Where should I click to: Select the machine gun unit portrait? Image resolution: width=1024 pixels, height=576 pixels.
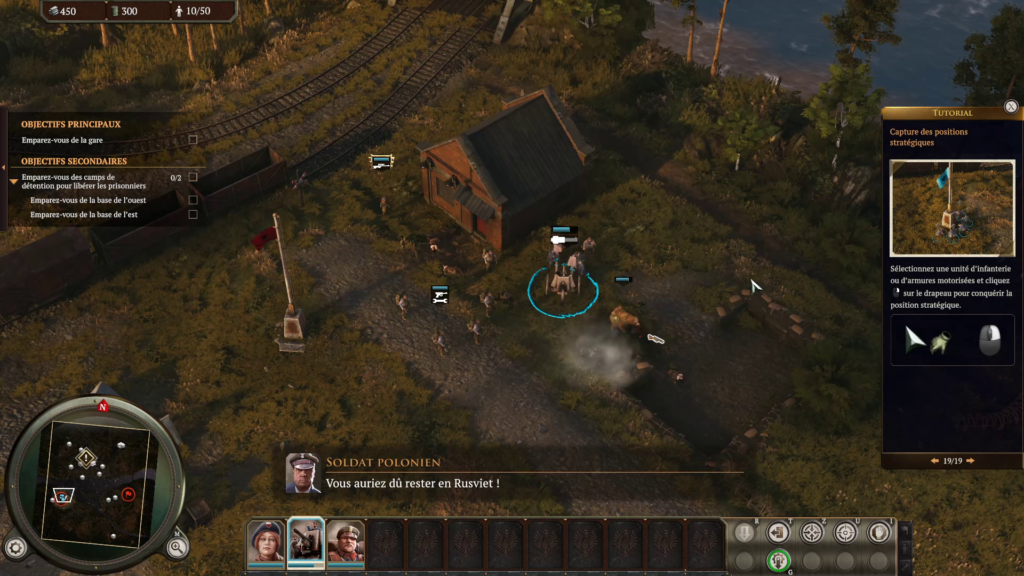pyautogui.click(x=306, y=541)
